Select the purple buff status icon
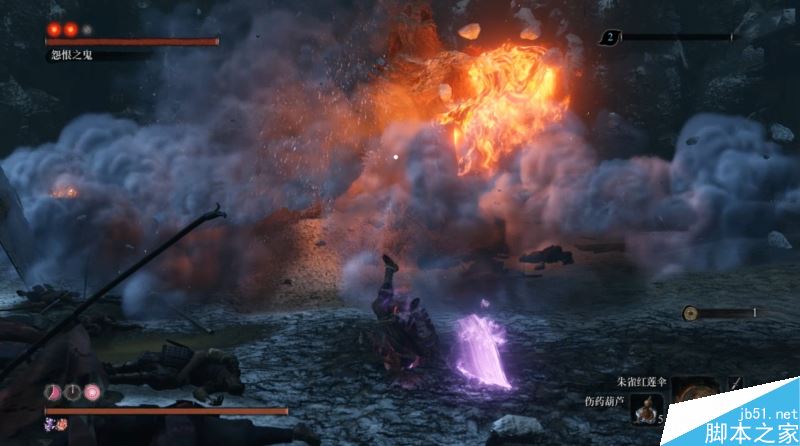The width and height of the screenshot is (800, 446). (47, 425)
